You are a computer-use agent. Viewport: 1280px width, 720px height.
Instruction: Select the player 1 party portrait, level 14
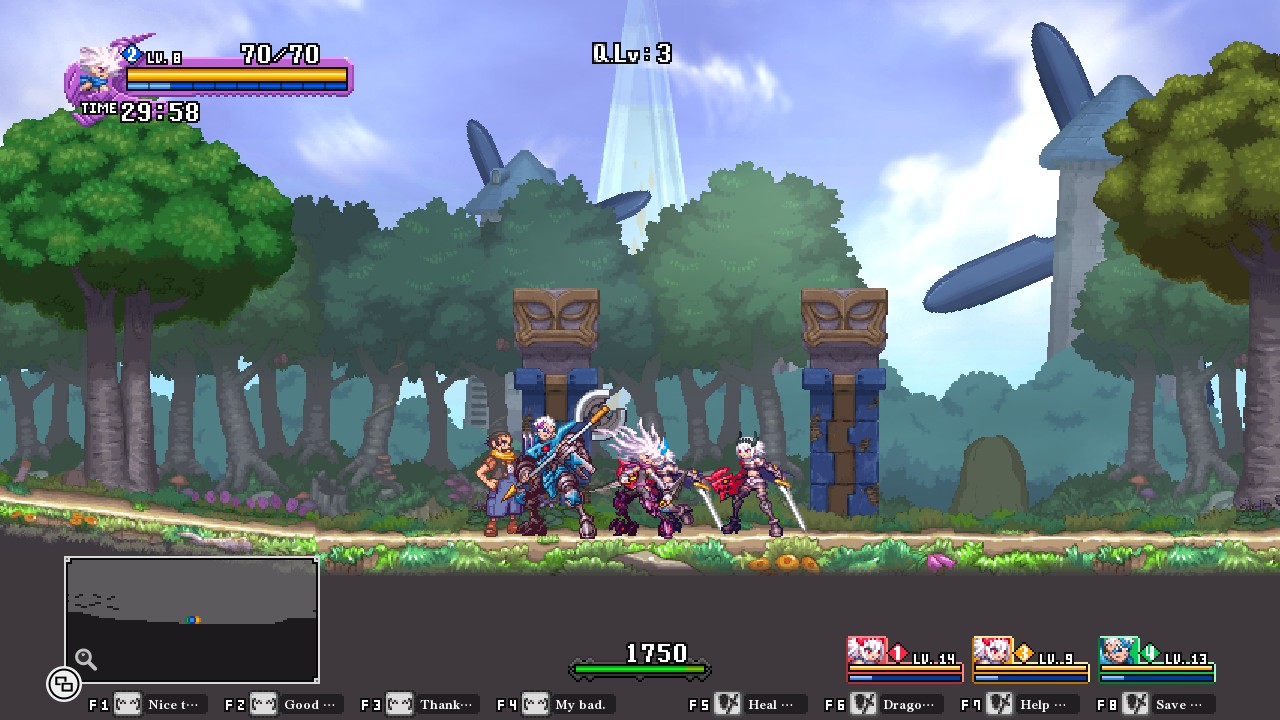click(867, 651)
